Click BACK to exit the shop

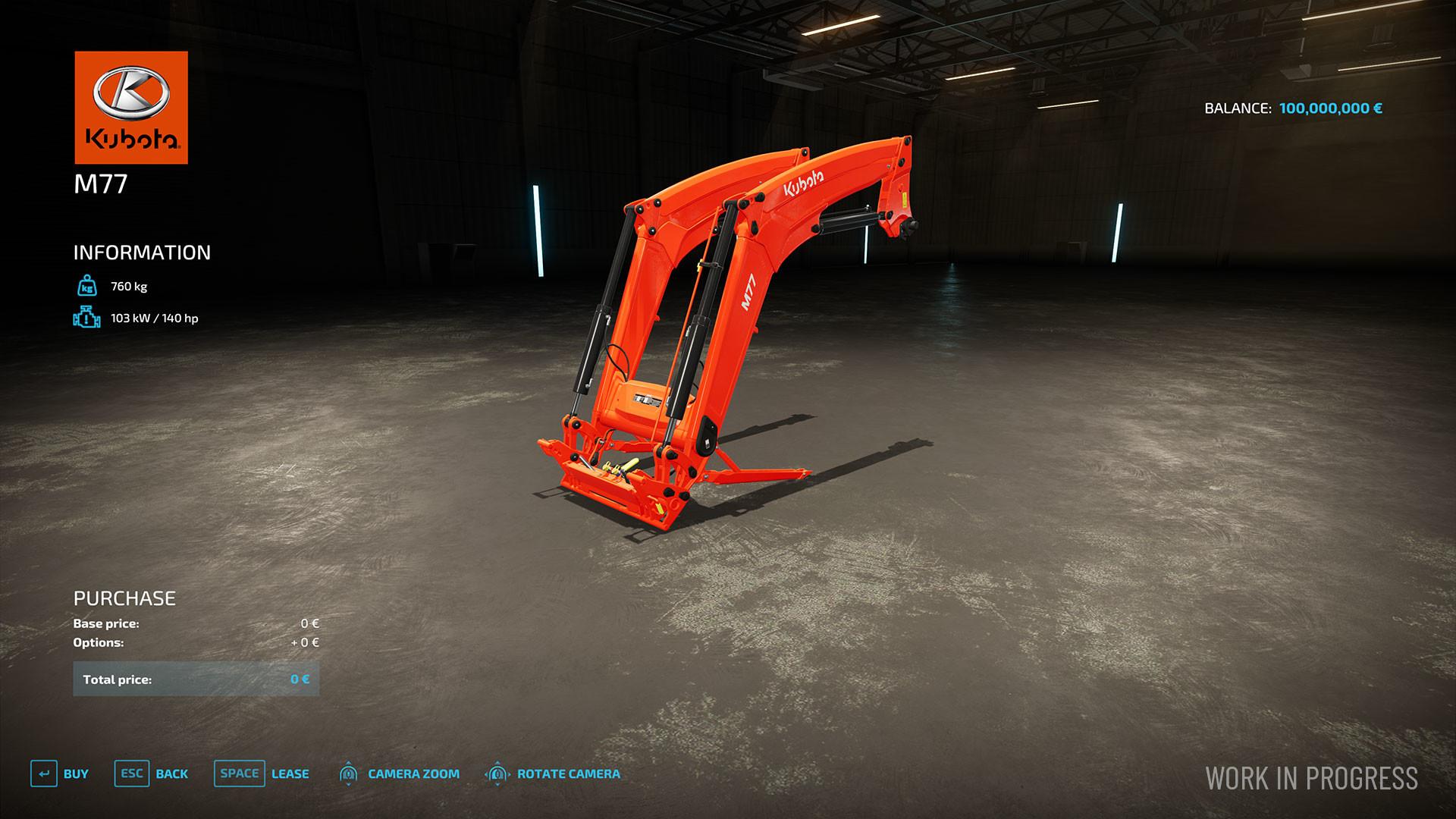point(172,773)
